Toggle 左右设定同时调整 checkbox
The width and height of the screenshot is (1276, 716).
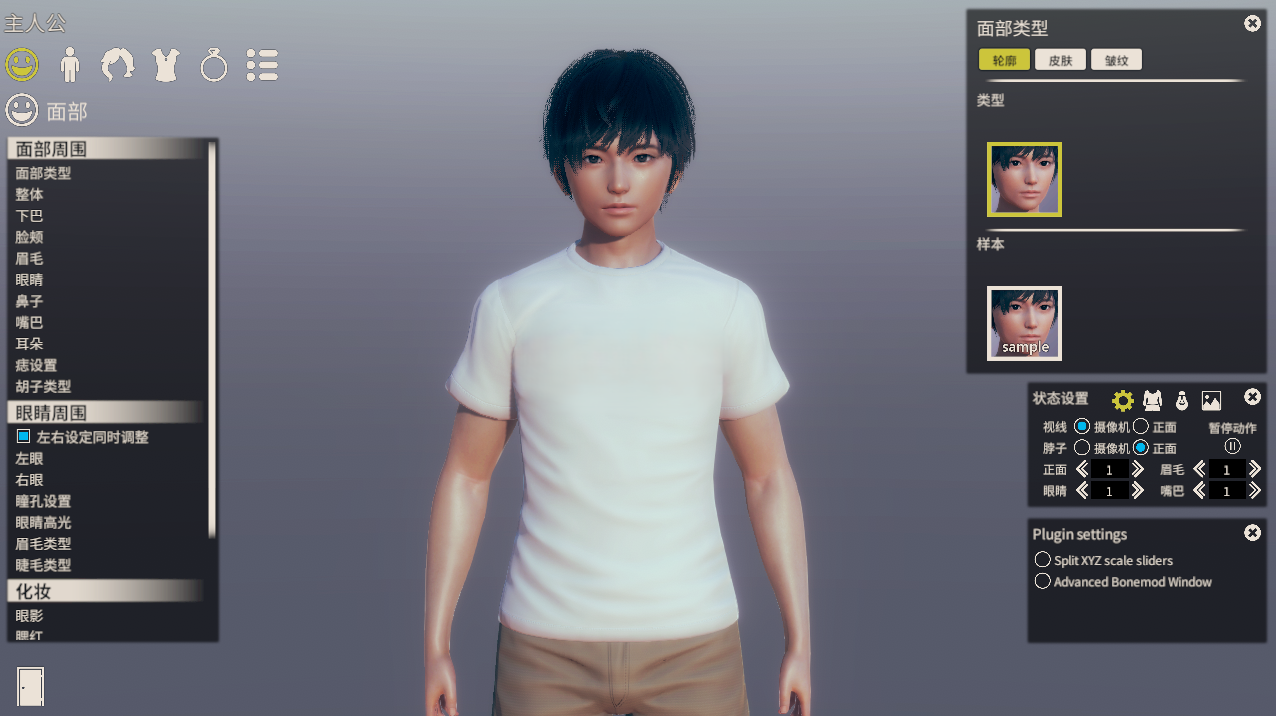tap(24, 437)
